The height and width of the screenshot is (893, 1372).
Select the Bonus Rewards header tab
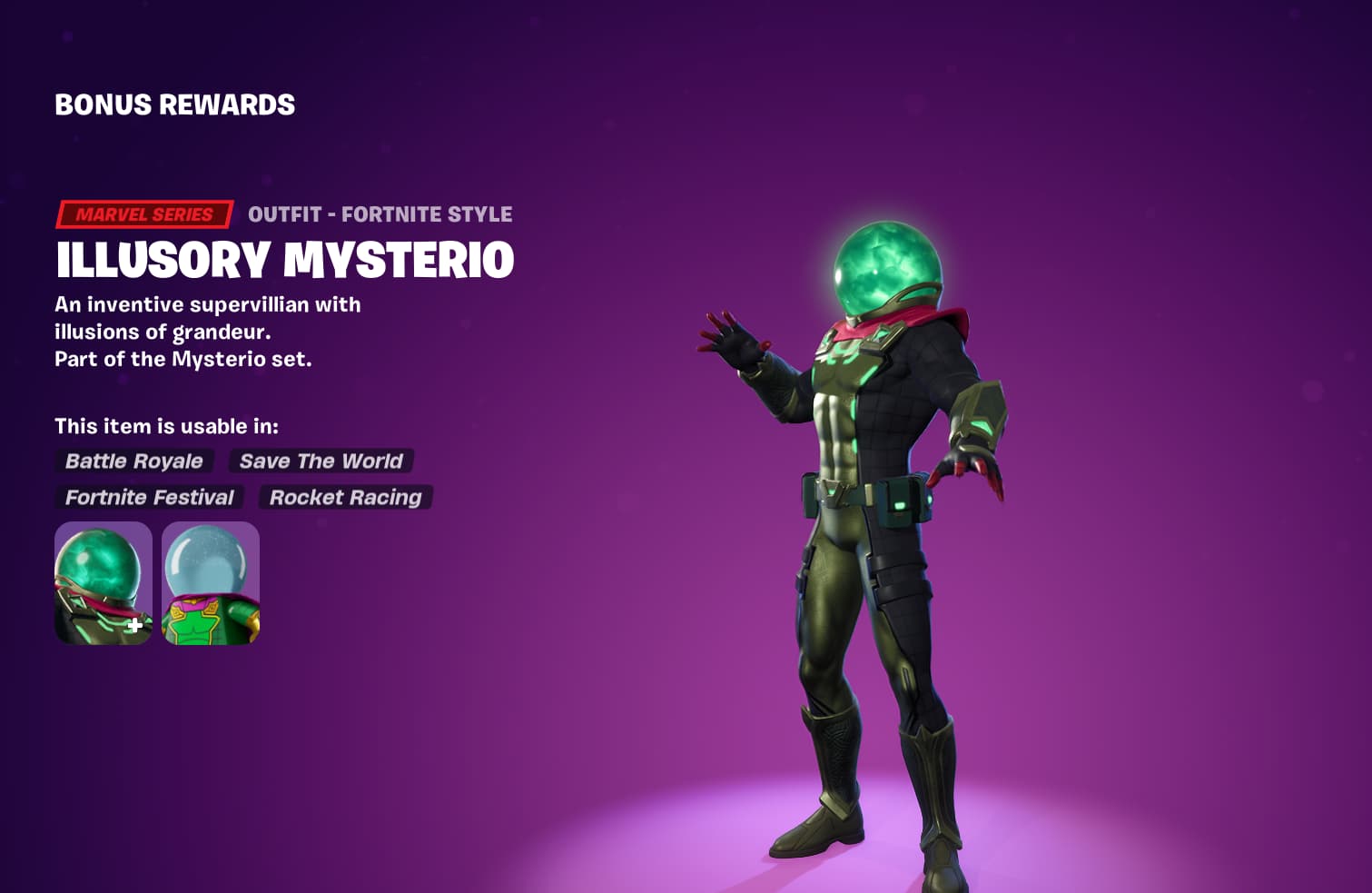tap(174, 104)
